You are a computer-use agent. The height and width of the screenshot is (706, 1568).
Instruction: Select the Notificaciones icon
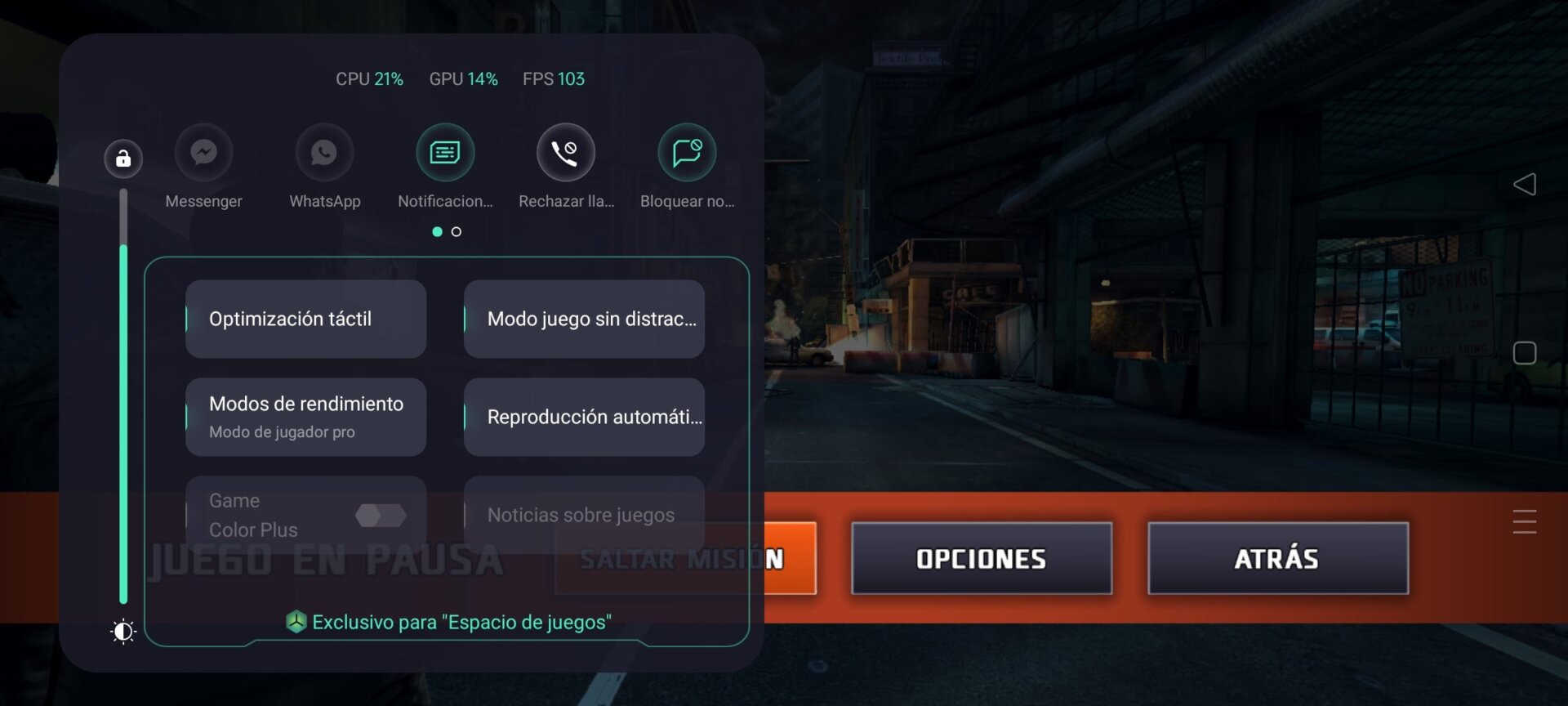(x=444, y=152)
